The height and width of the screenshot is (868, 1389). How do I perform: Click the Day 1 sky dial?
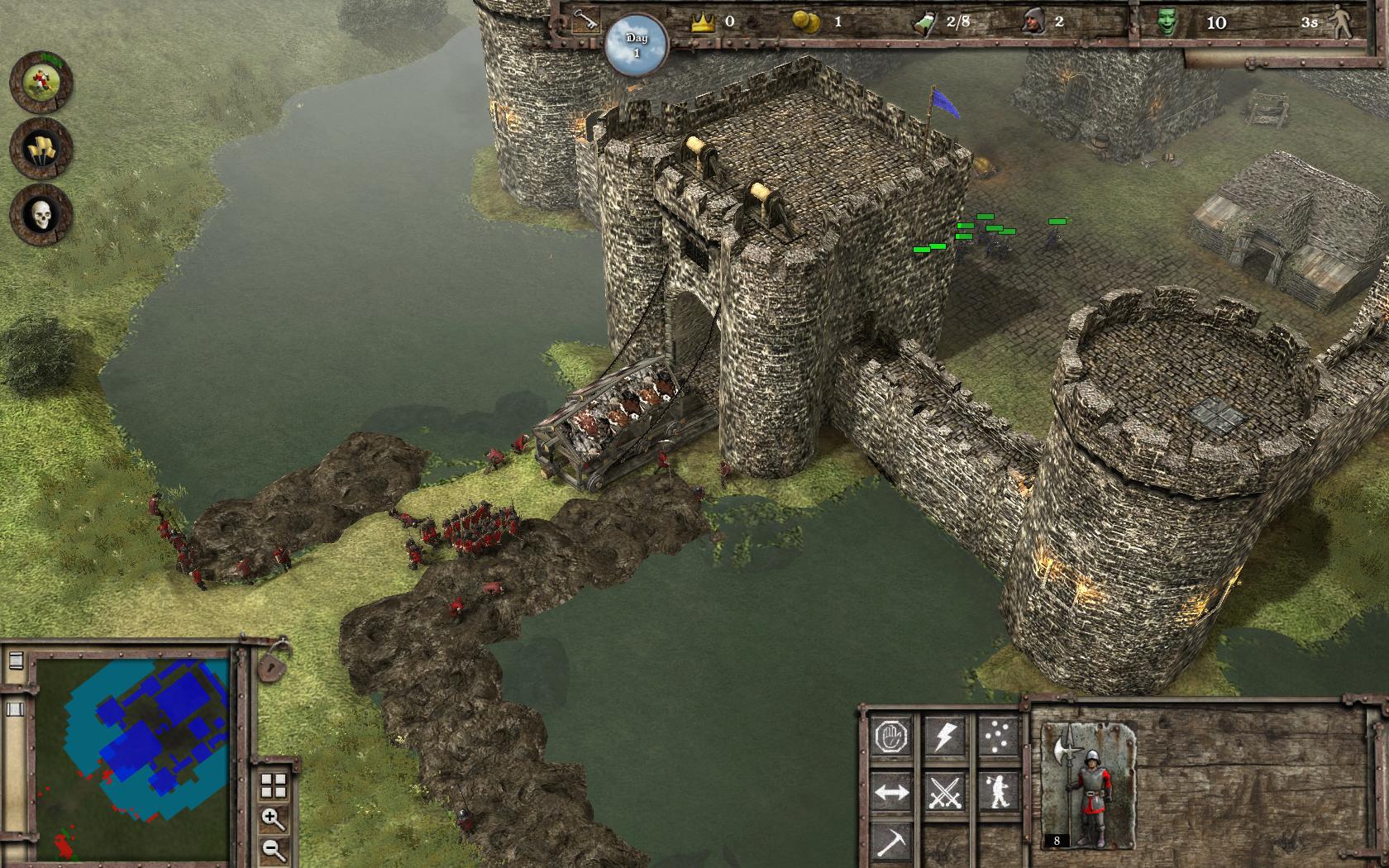pyautogui.click(x=636, y=45)
